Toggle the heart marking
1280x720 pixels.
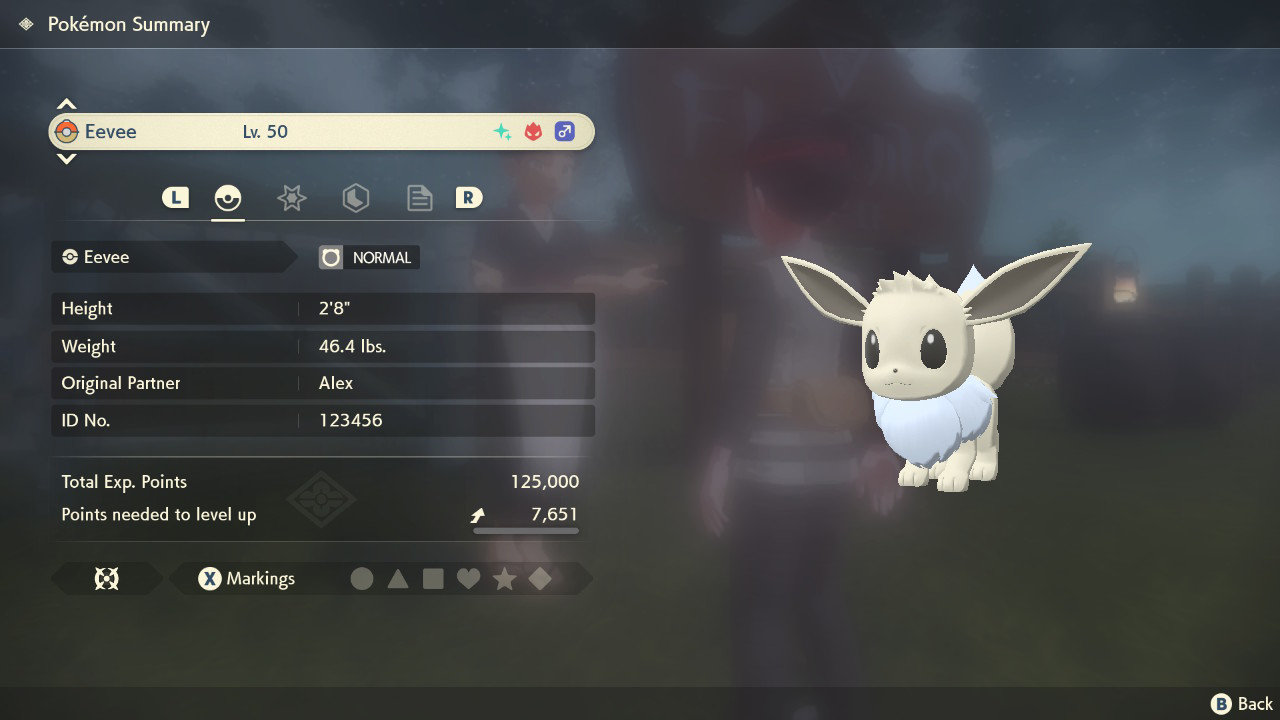[469, 578]
